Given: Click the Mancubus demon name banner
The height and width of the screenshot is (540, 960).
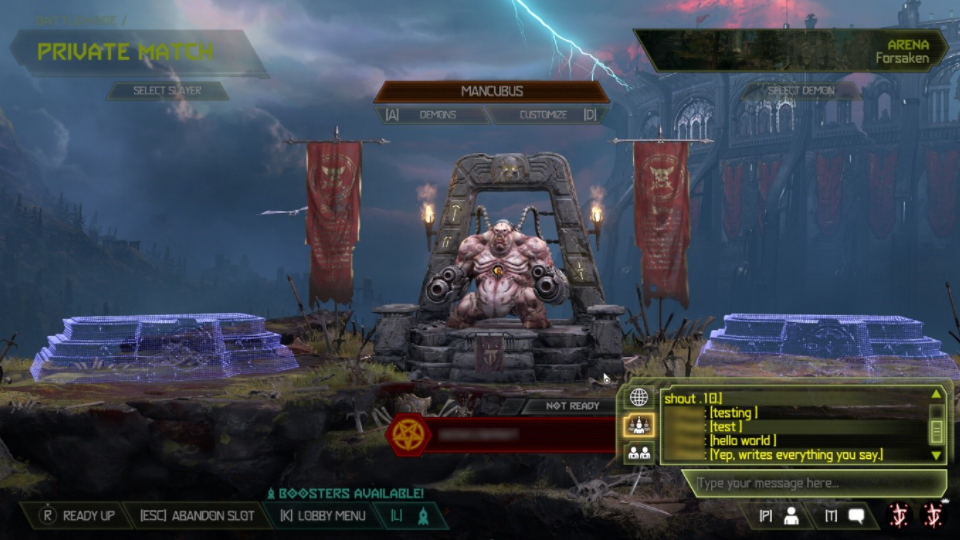Looking at the screenshot, I should coord(491,91).
